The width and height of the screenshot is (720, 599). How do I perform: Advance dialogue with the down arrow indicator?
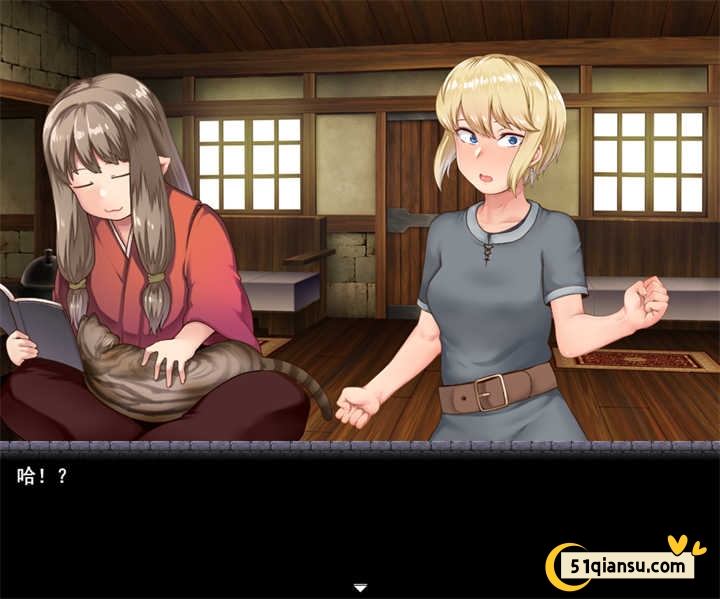[x=360, y=587]
